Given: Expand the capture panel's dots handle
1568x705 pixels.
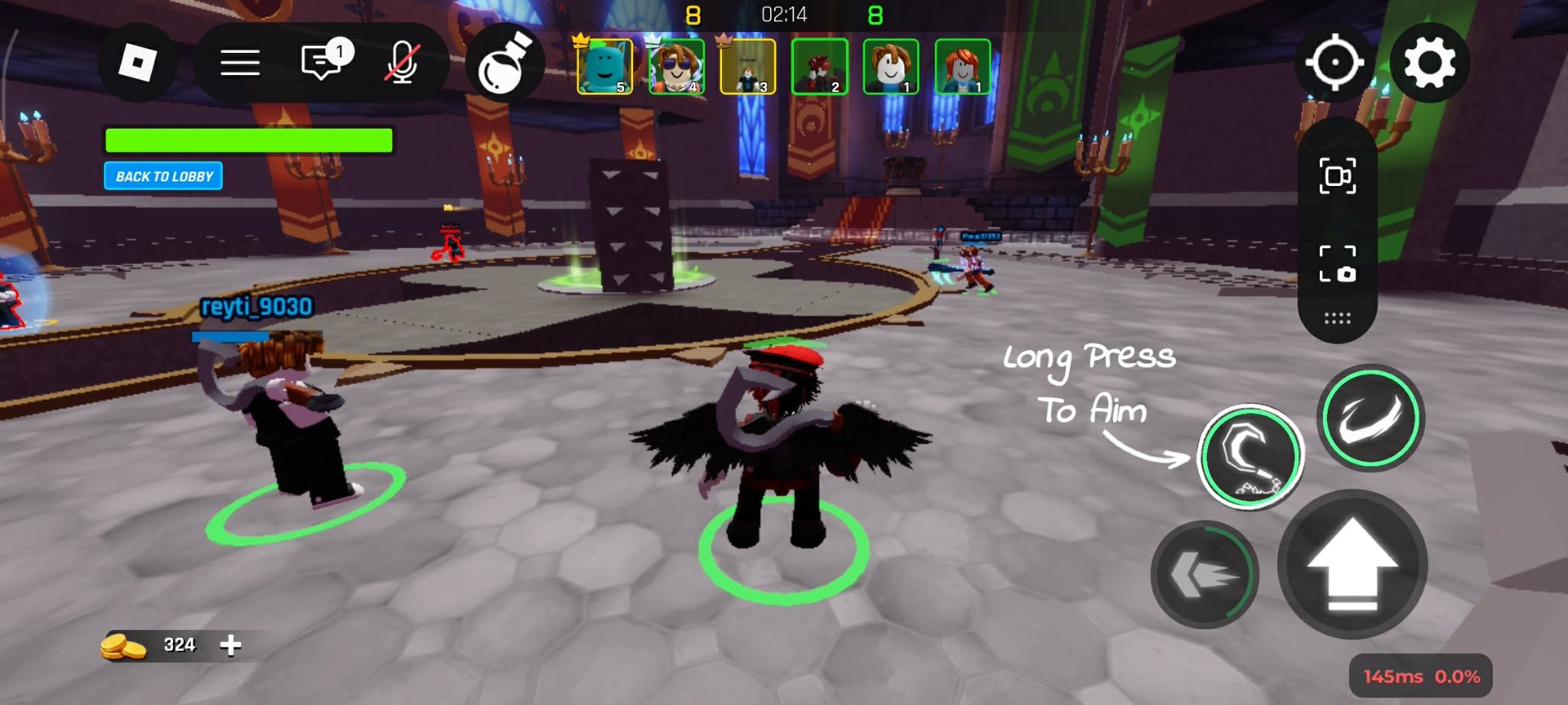Looking at the screenshot, I should point(1338,318).
